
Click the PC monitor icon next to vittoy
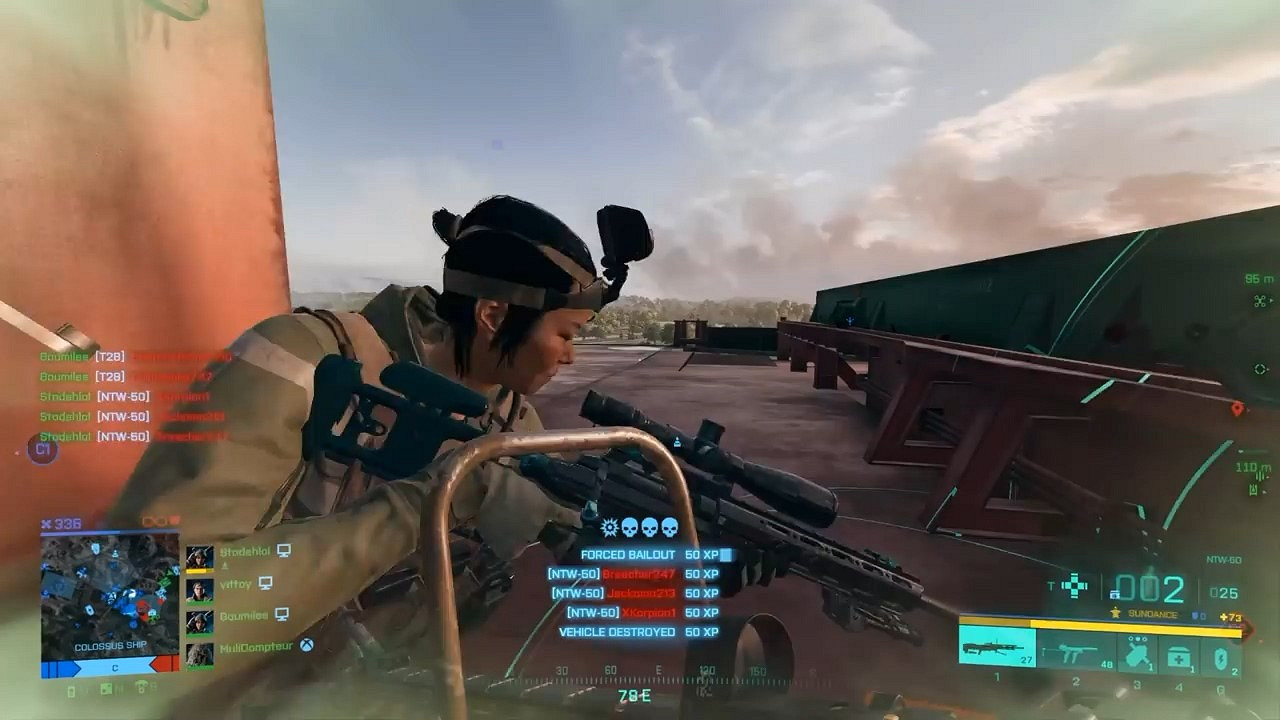point(265,583)
